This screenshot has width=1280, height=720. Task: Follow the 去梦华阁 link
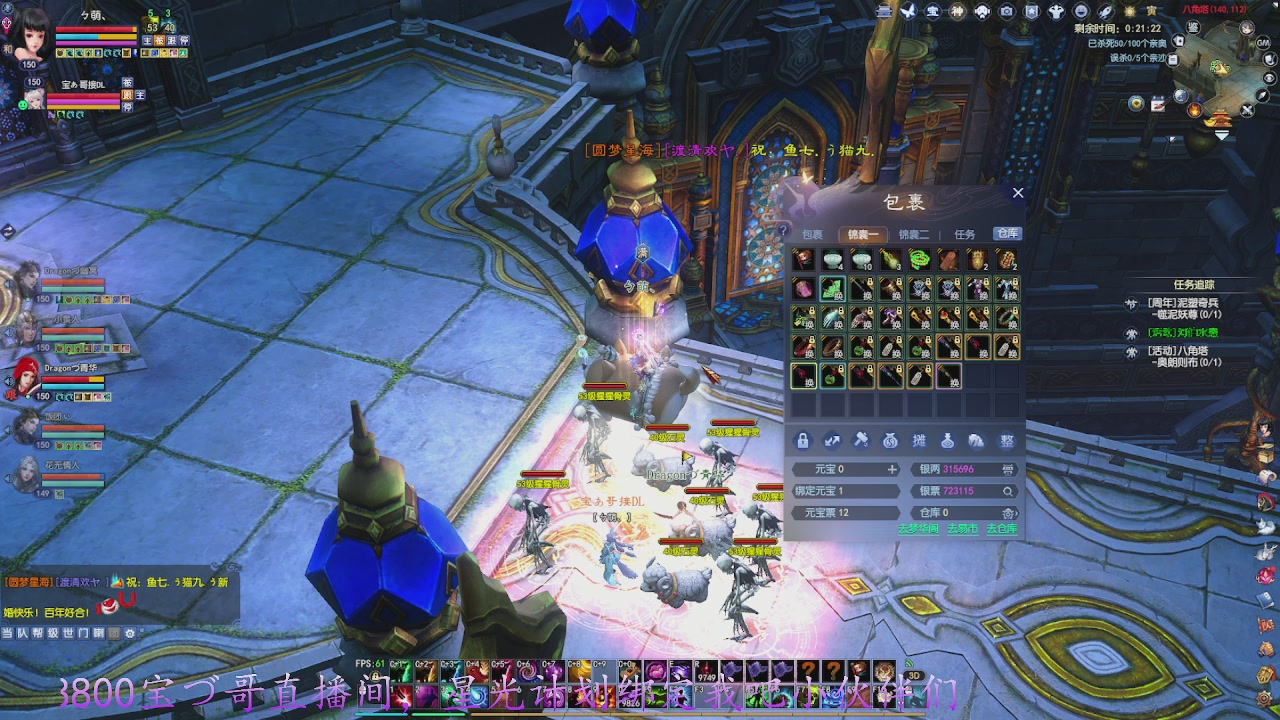(918, 528)
